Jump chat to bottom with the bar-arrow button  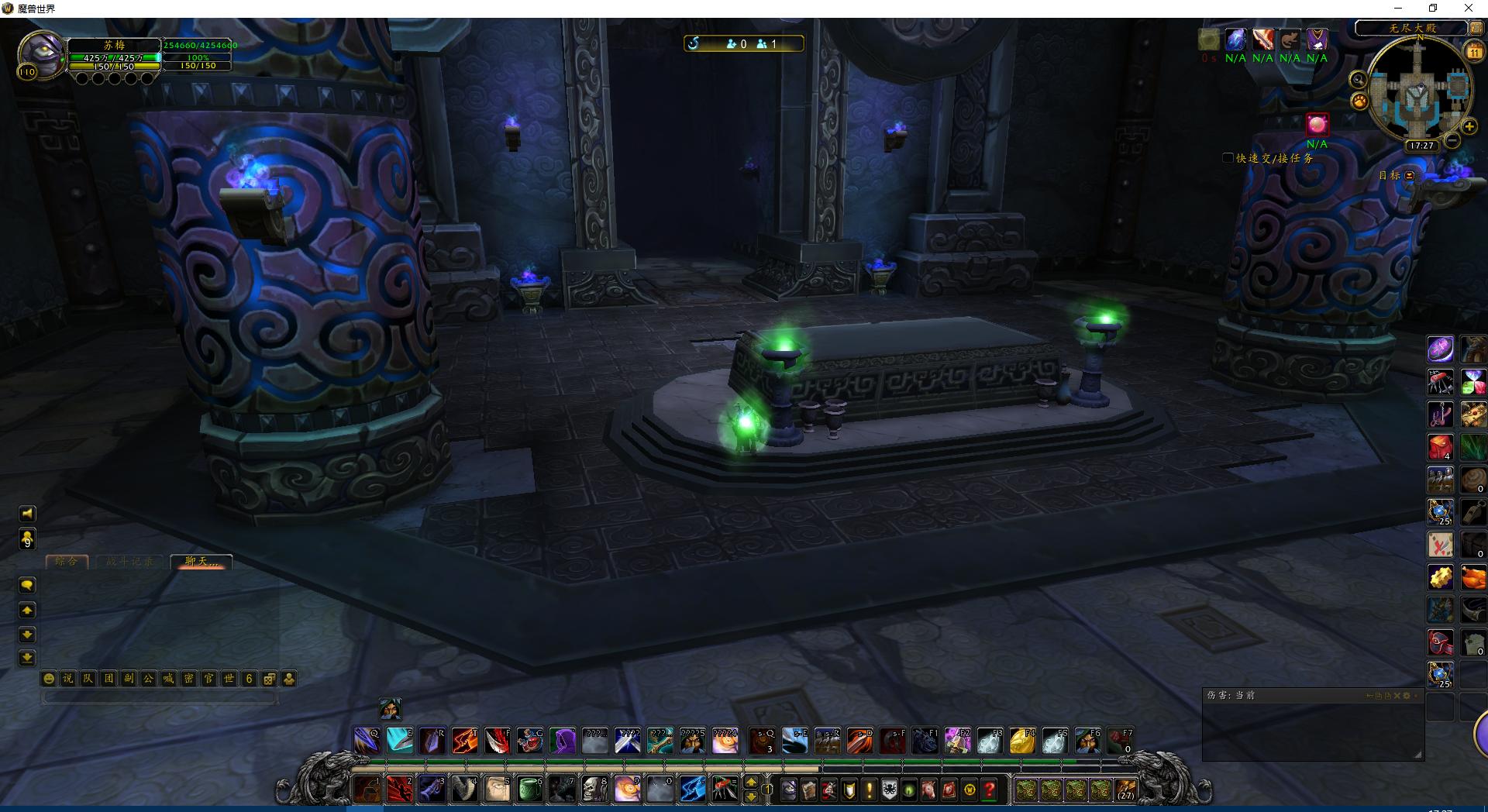[x=27, y=658]
